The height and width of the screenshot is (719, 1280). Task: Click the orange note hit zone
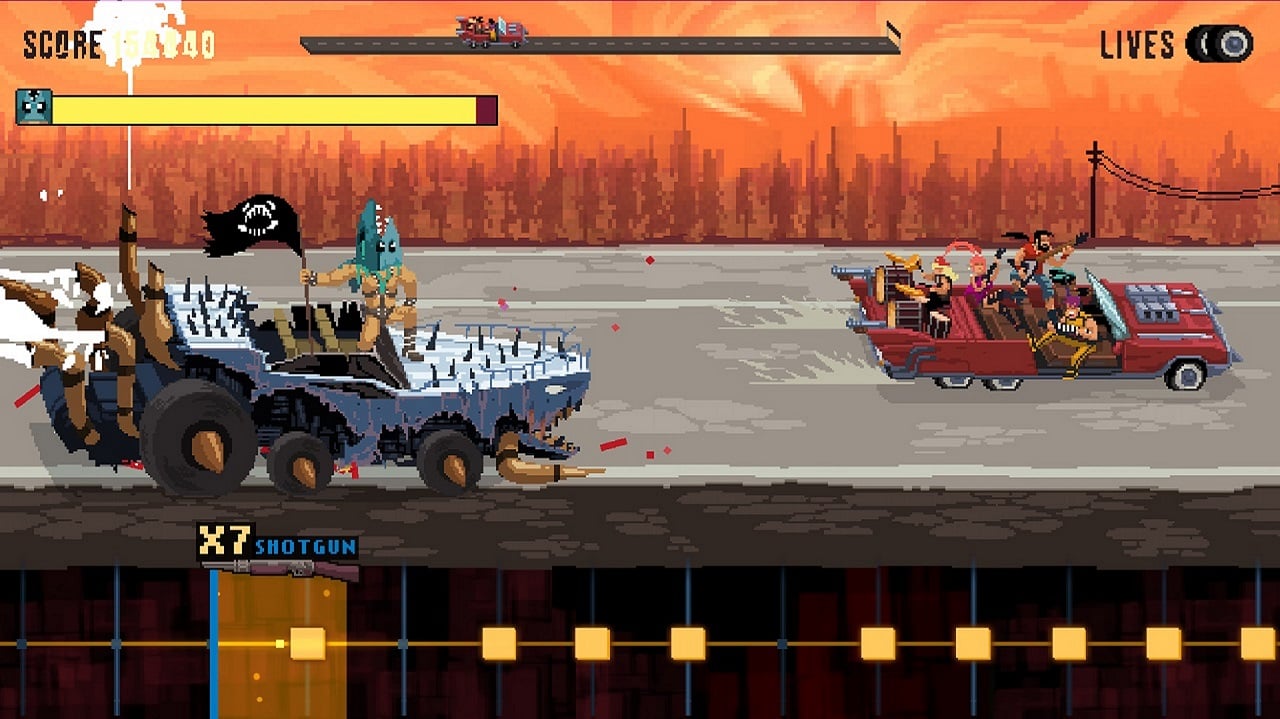[x=281, y=643]
